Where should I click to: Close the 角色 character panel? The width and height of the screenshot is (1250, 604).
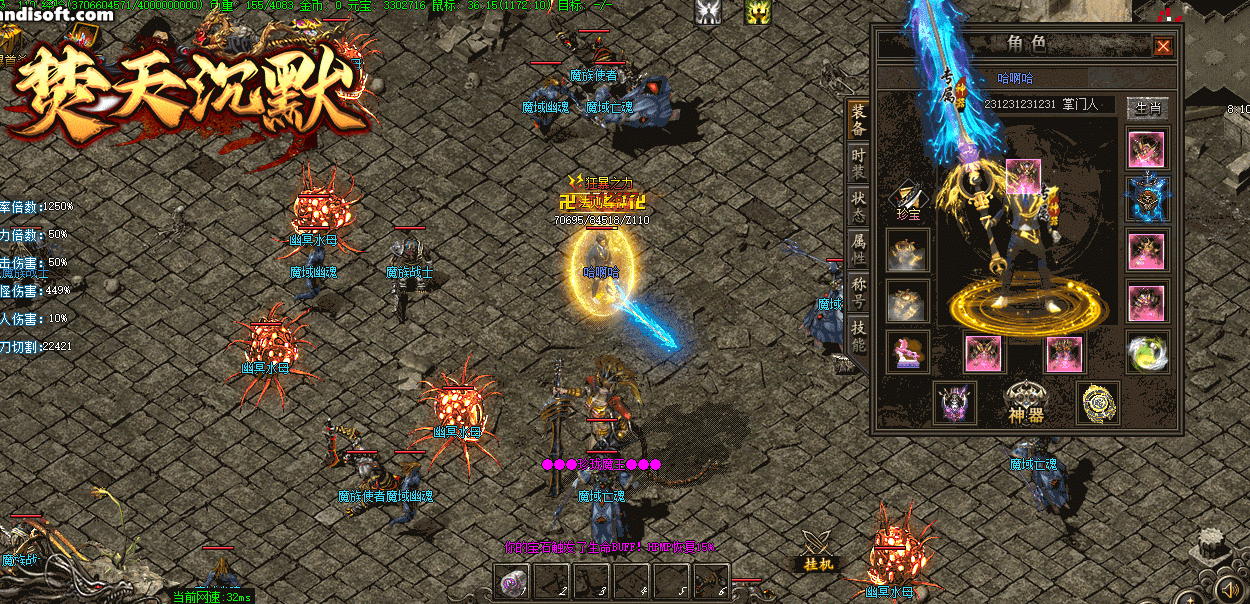point(1163,46)
